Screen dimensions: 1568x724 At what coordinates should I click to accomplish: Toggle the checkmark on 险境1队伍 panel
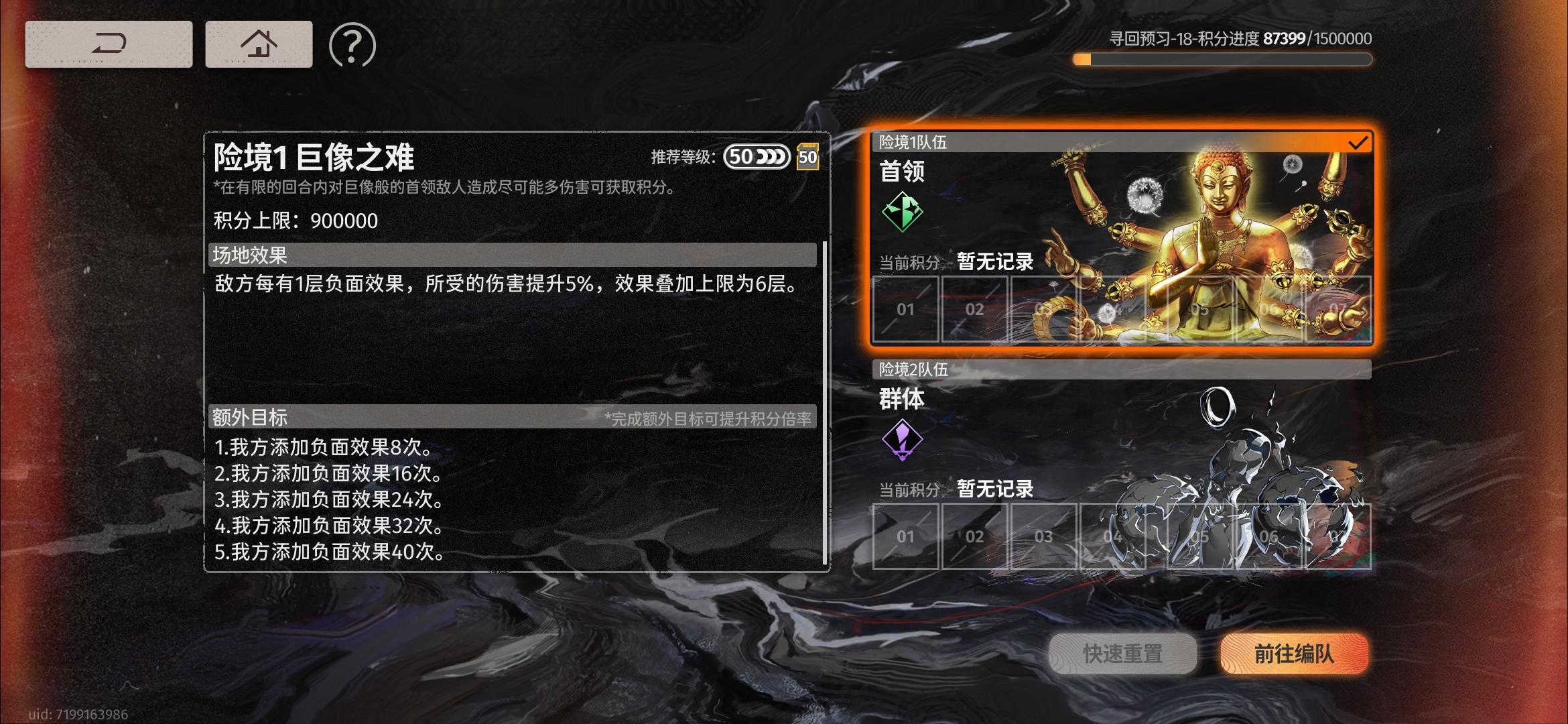[x=1358, y=141]
